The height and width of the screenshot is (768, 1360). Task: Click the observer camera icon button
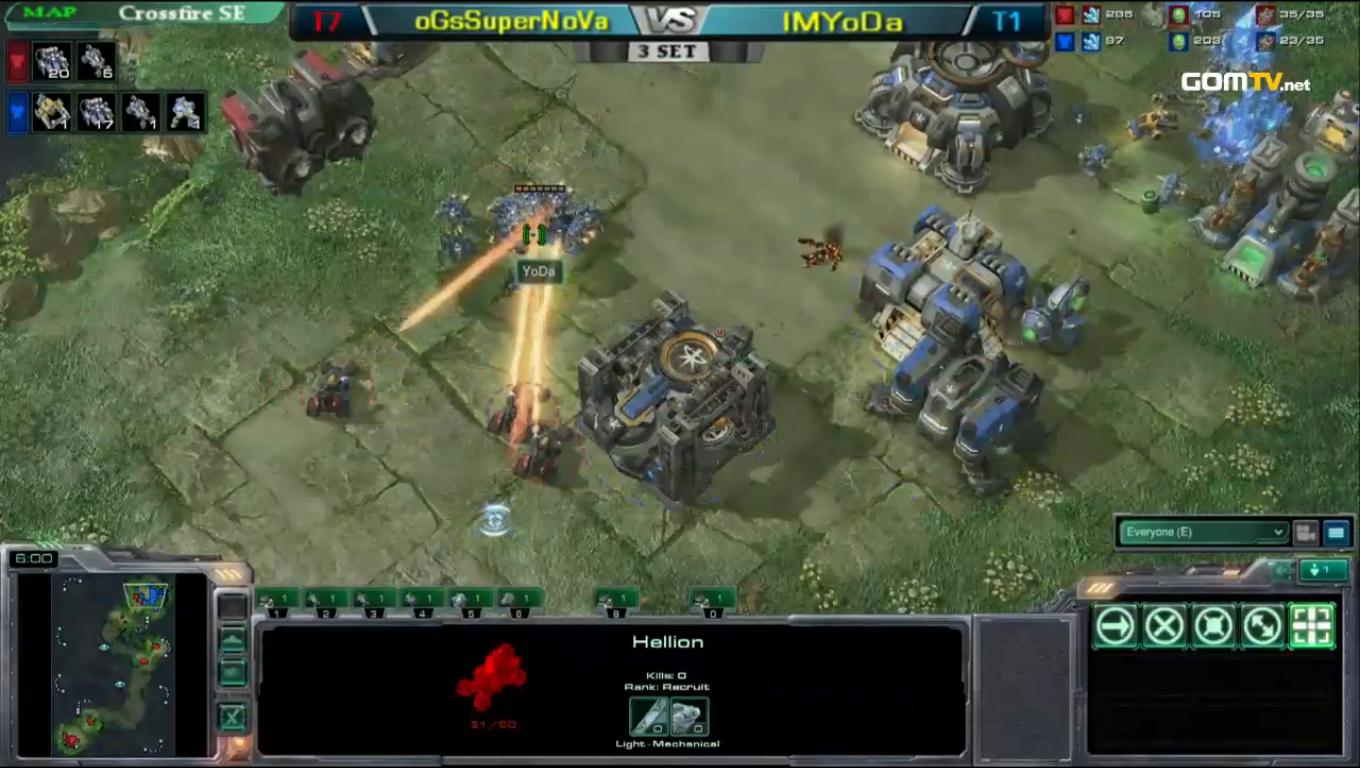click(1305, 533)
